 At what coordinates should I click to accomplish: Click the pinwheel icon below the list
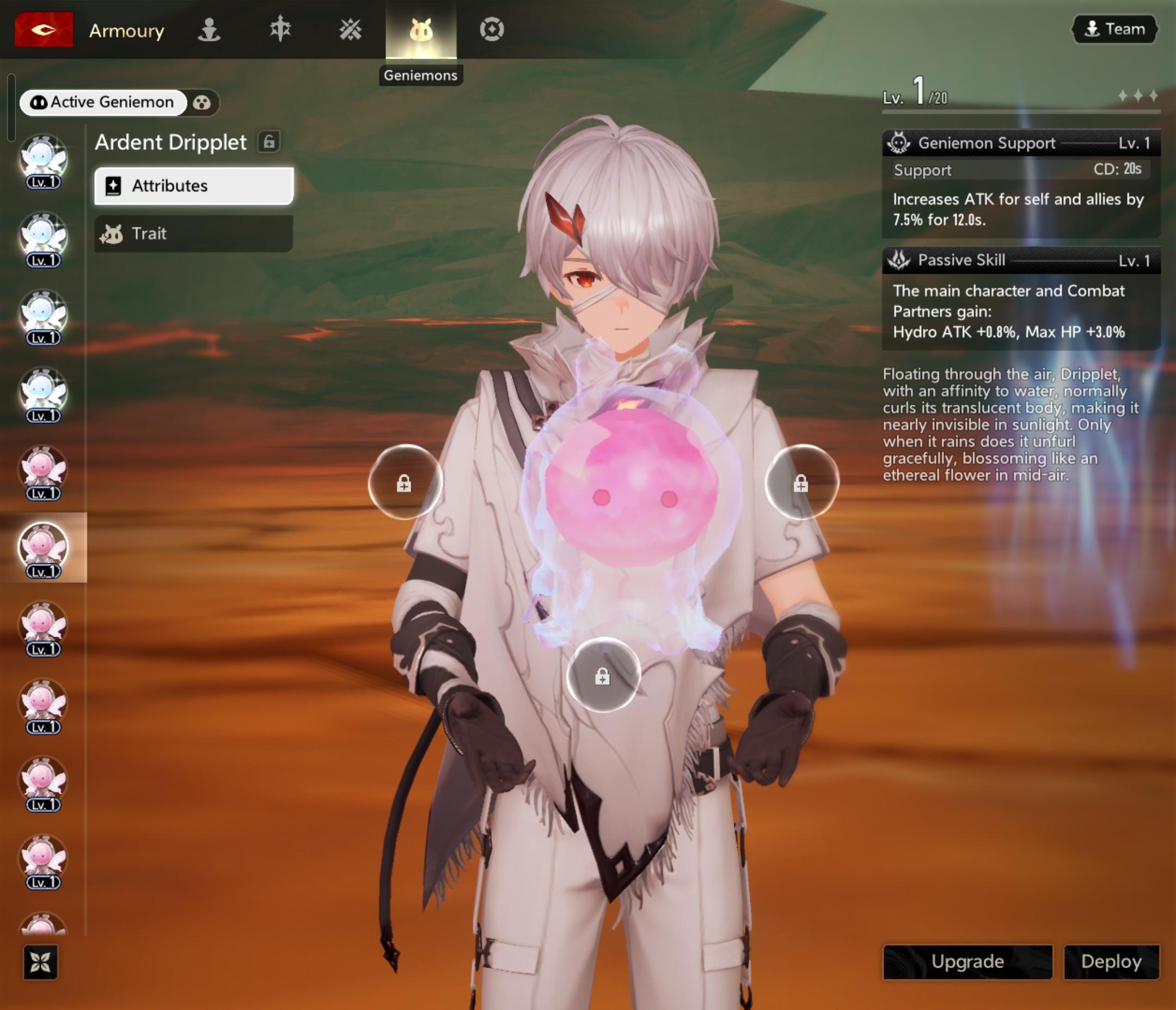point(40,962)
